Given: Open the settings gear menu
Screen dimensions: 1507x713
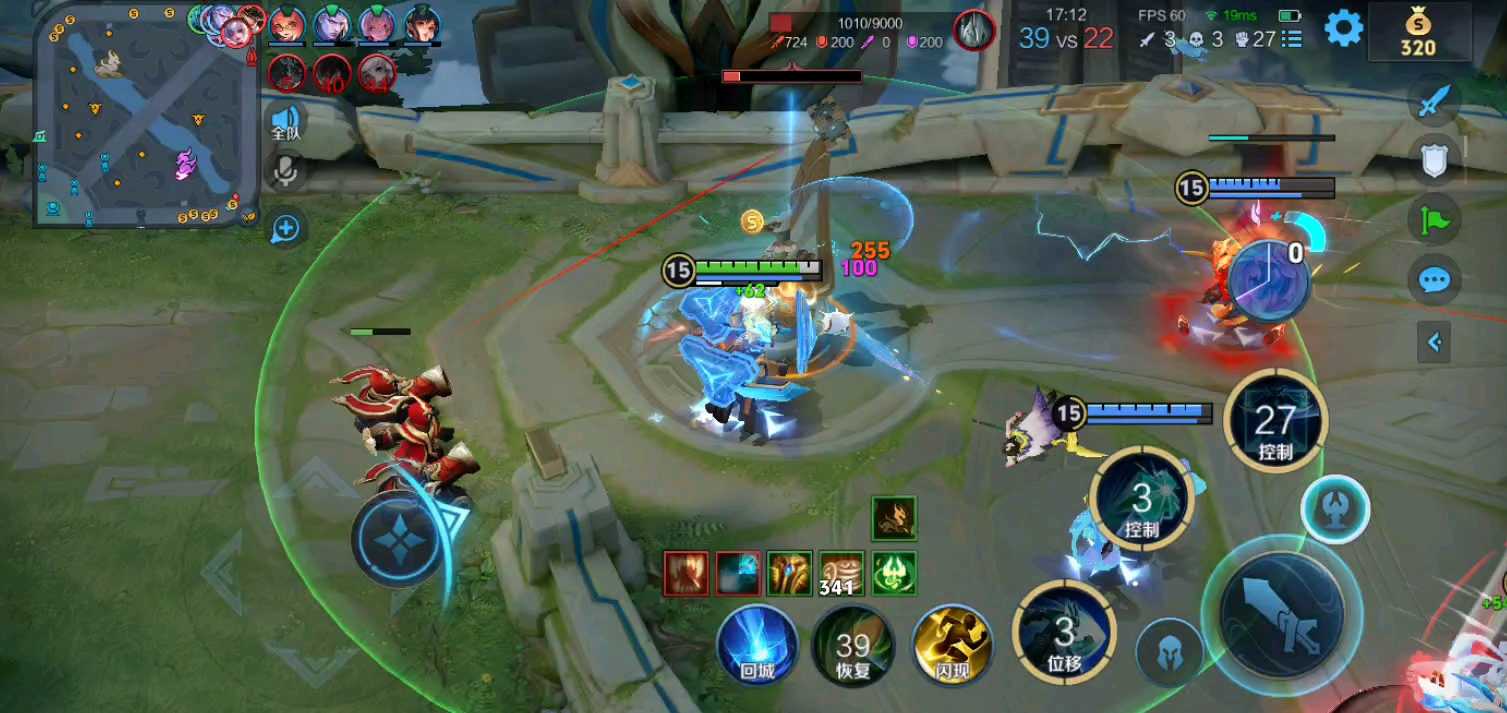Looking at the screenshot, I should (1343, 28).
